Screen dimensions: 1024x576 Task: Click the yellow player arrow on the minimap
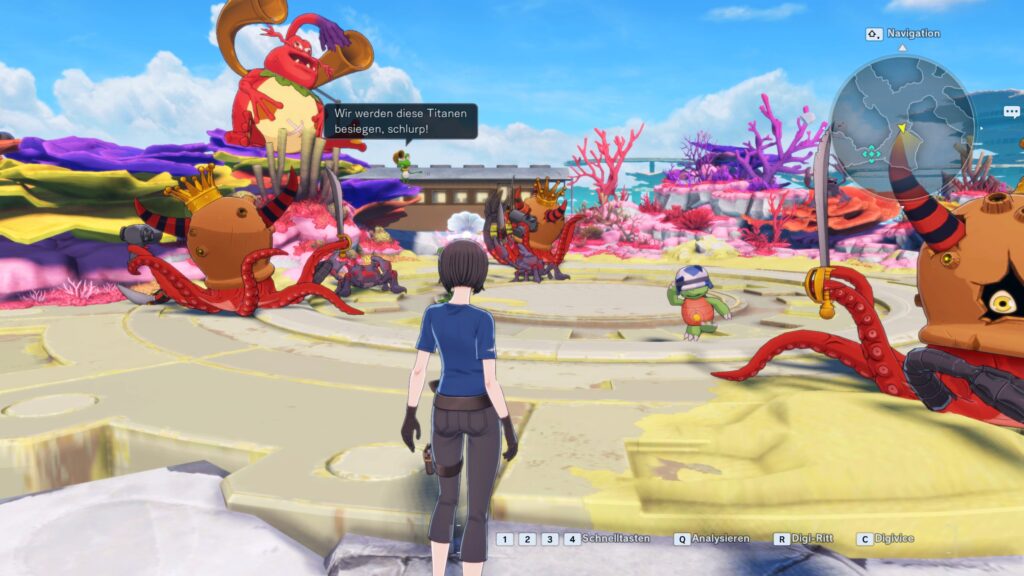pyautogui.click(x=901, y=128)
